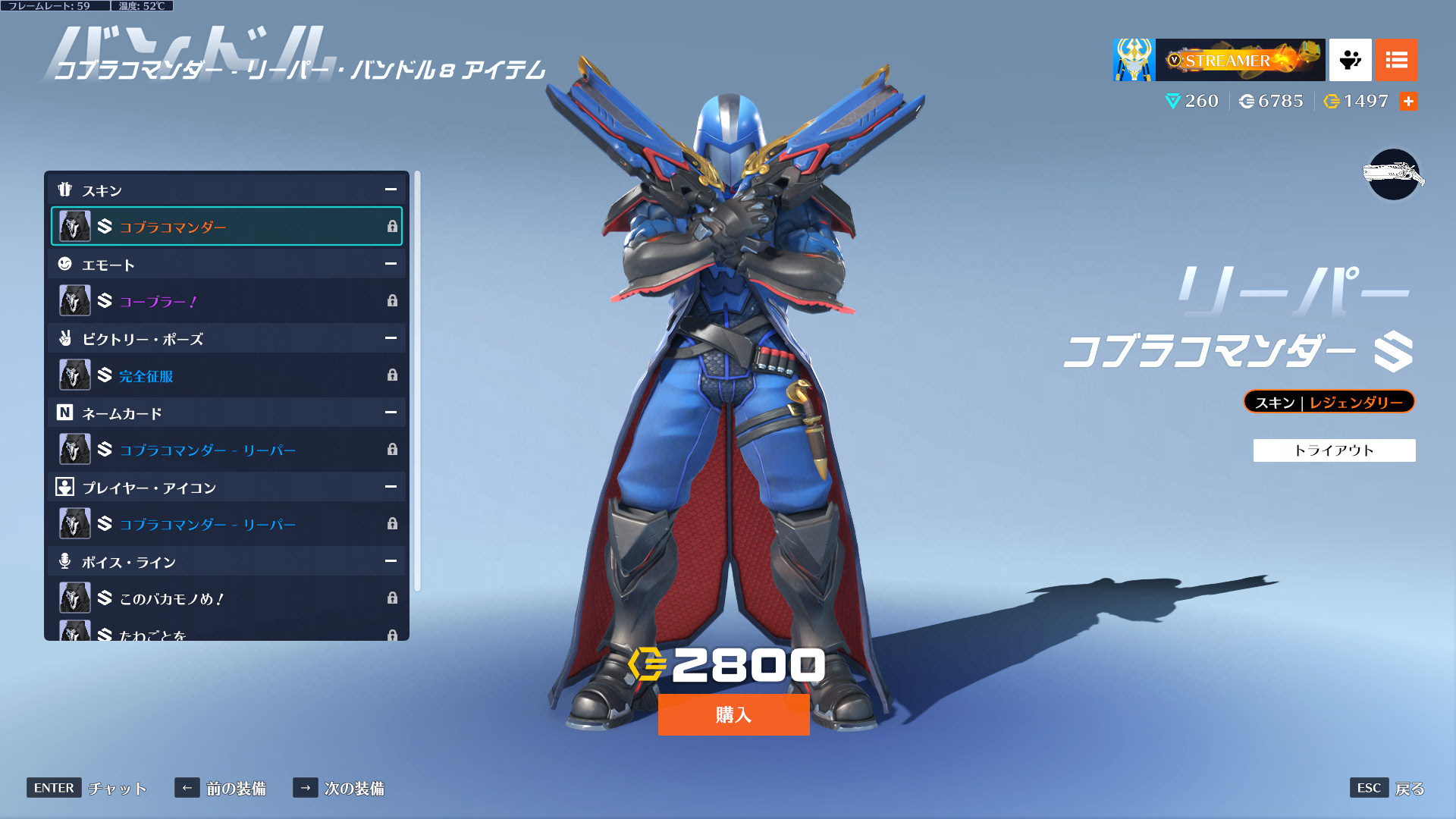View the shotgun weapon preview icon

click(1393, 175)
